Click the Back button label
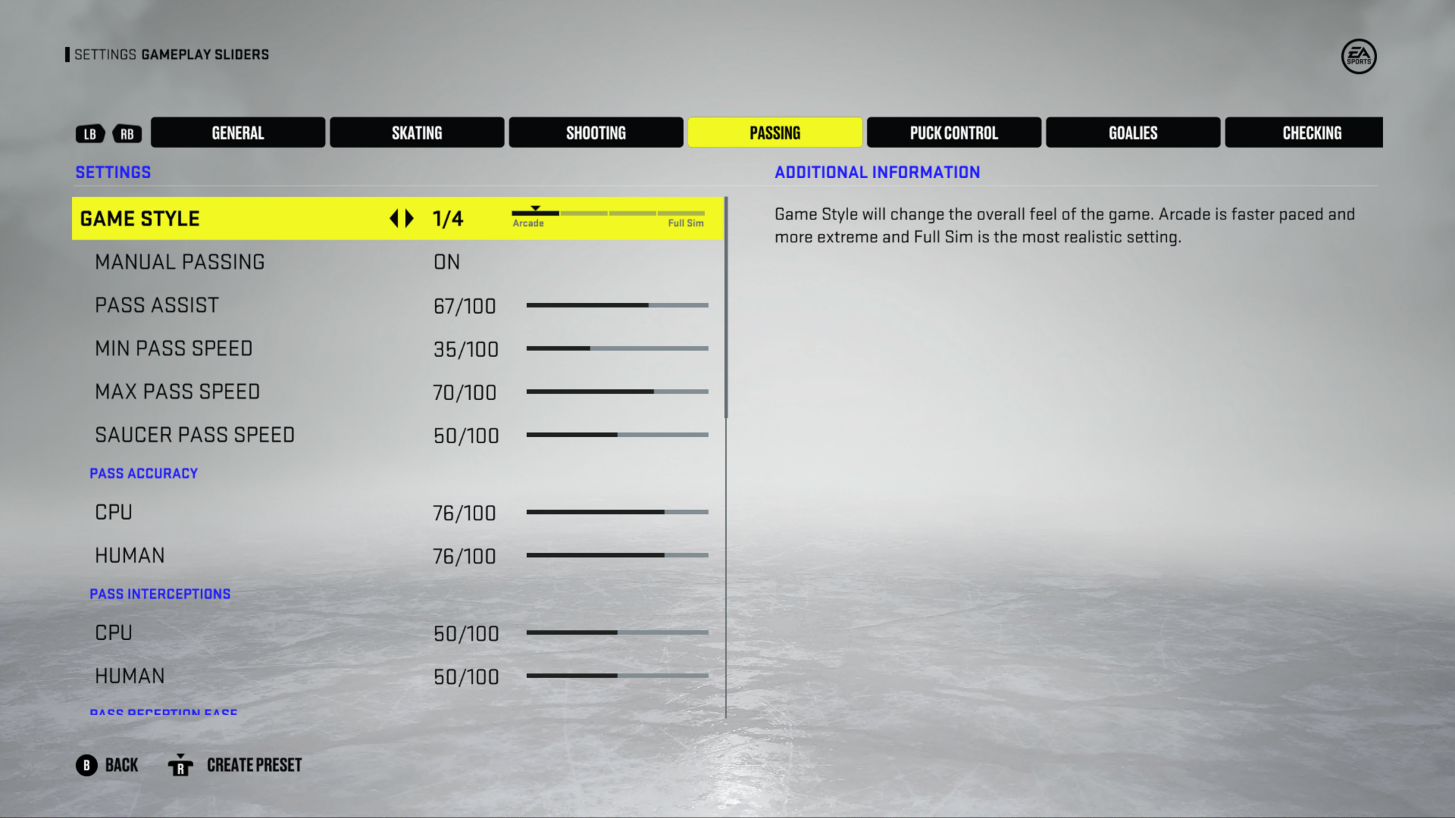The height and width of the screenshot is (818, 1455). point(123,764)
